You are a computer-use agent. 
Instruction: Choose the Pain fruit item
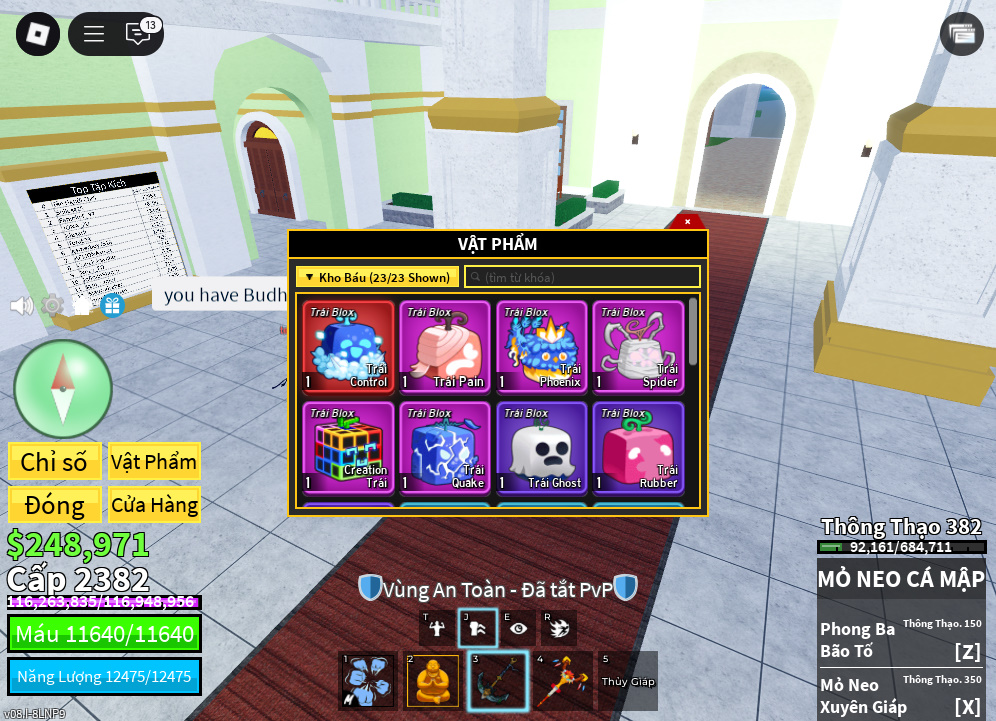[x=445, y=346]
